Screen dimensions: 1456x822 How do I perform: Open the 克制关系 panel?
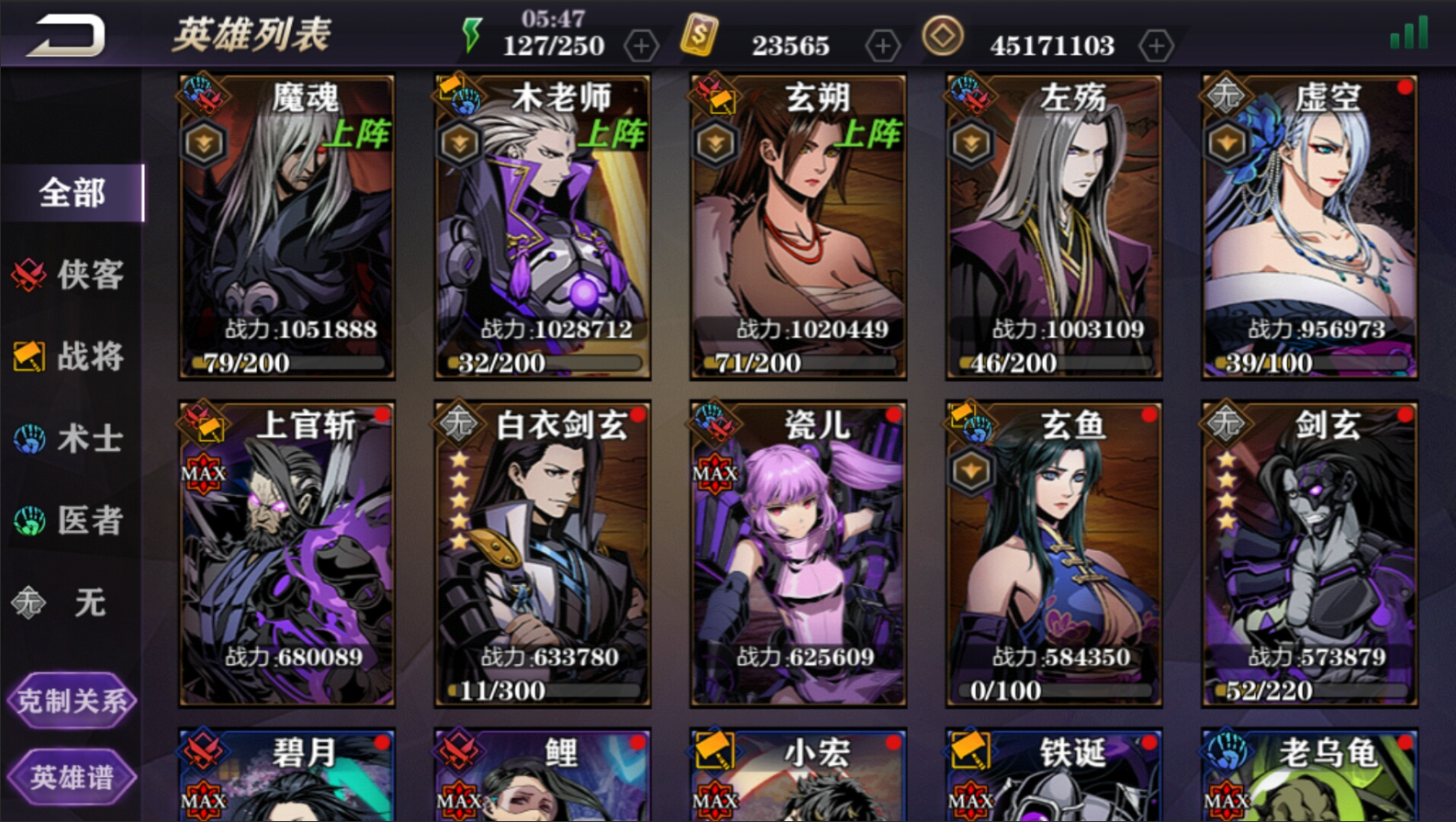coord(72,701)
